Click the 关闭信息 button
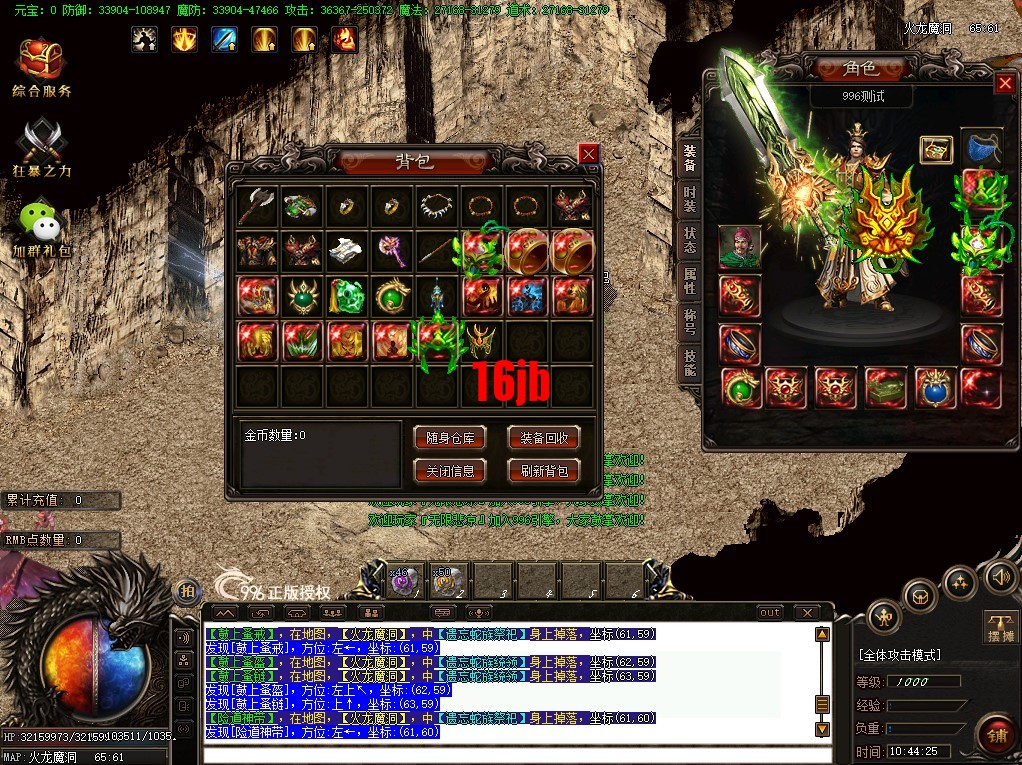The height and width of the screenshot is (765, 1022). (449, 470)
